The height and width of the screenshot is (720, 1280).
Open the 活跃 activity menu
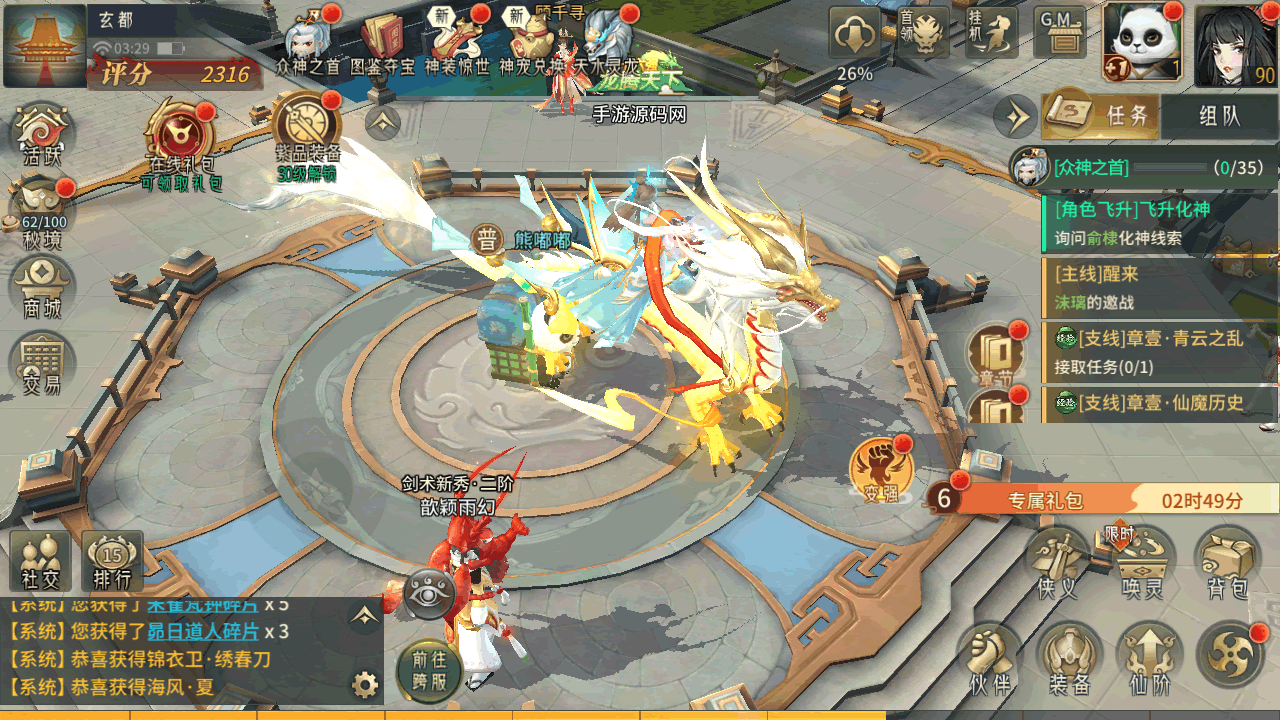[42, 135]
